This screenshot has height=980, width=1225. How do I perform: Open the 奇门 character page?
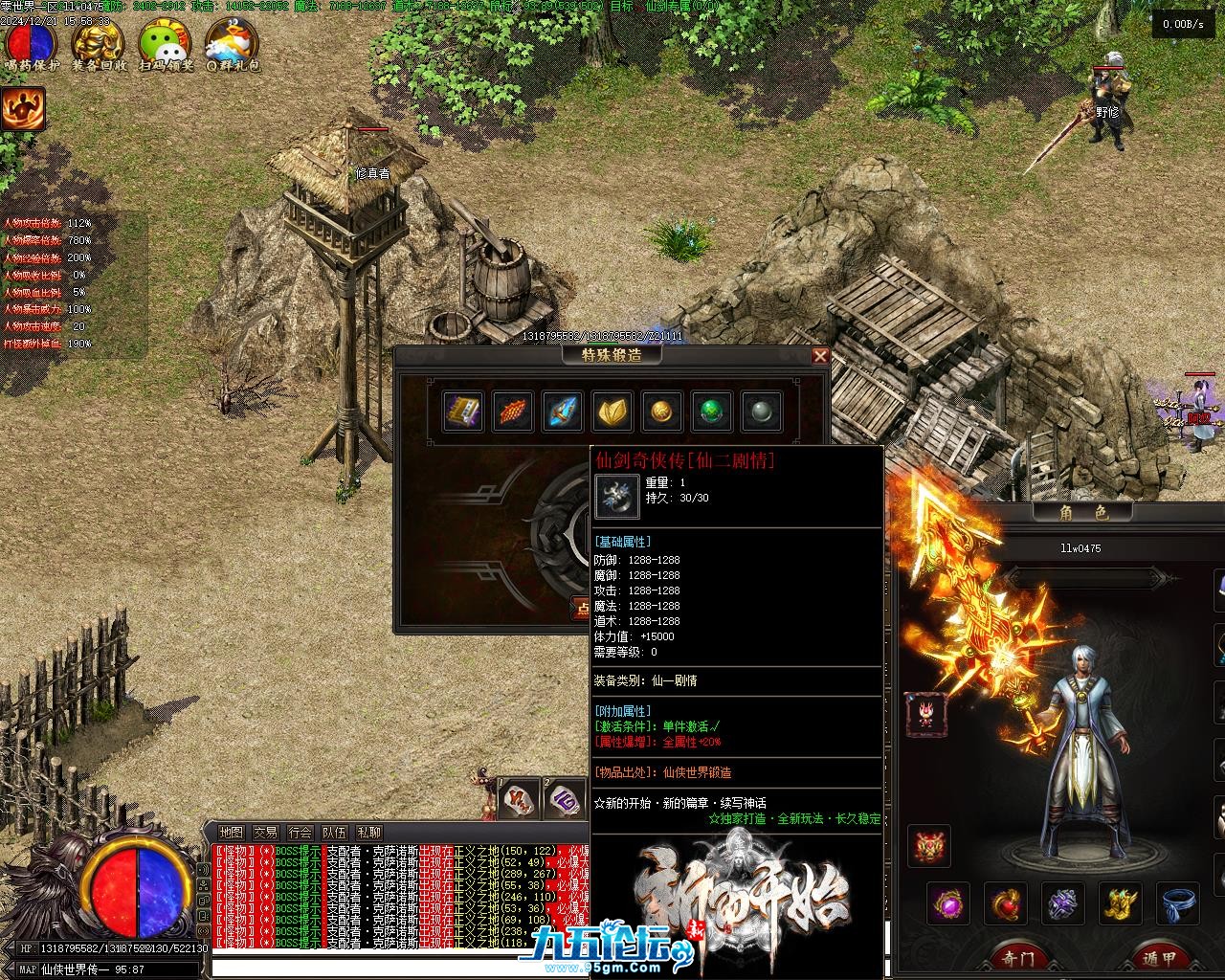pyautogui.click(x=1017, y=957)
